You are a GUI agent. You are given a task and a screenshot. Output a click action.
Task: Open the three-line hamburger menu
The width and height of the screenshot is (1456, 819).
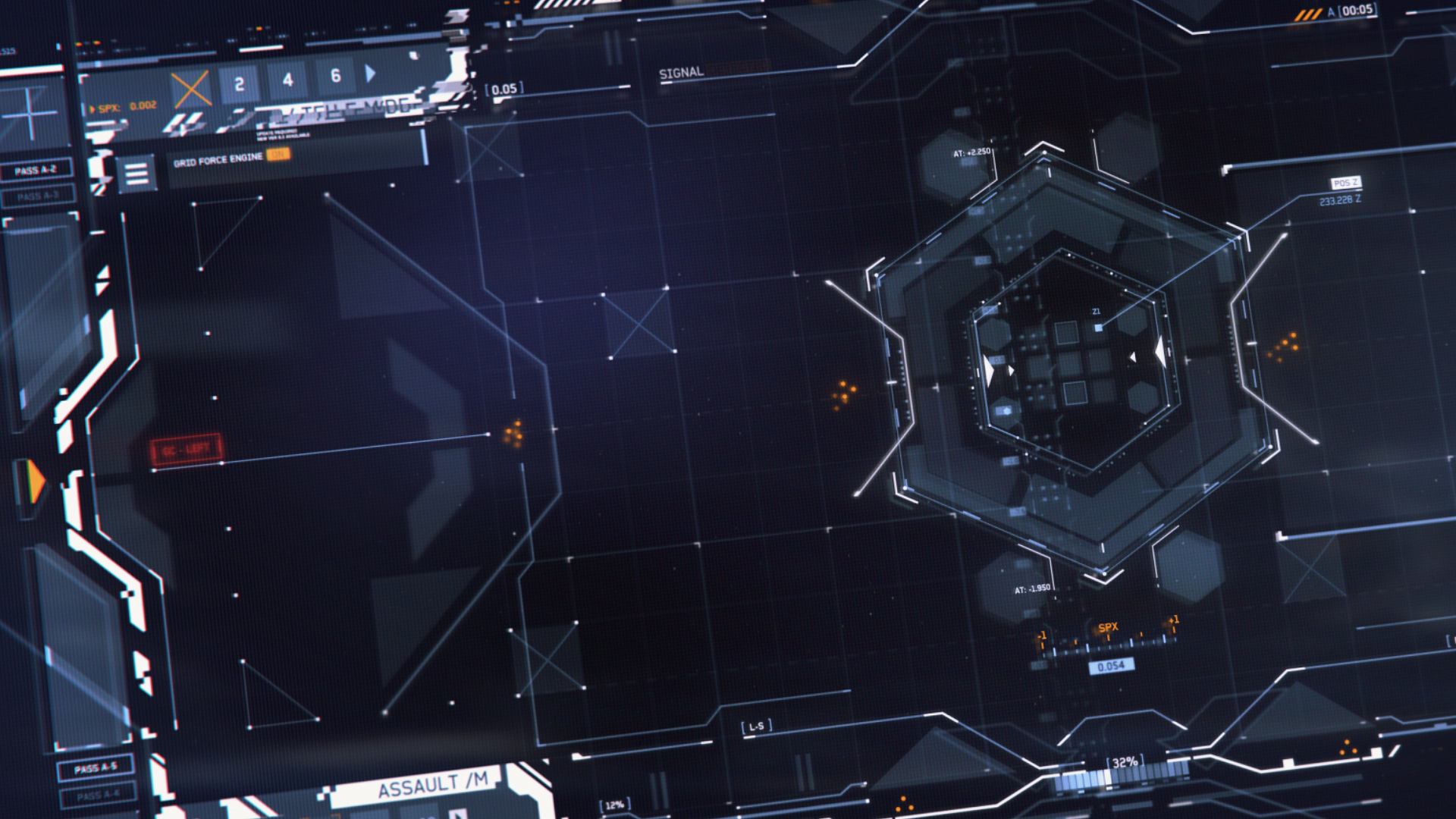click(136, 174)
